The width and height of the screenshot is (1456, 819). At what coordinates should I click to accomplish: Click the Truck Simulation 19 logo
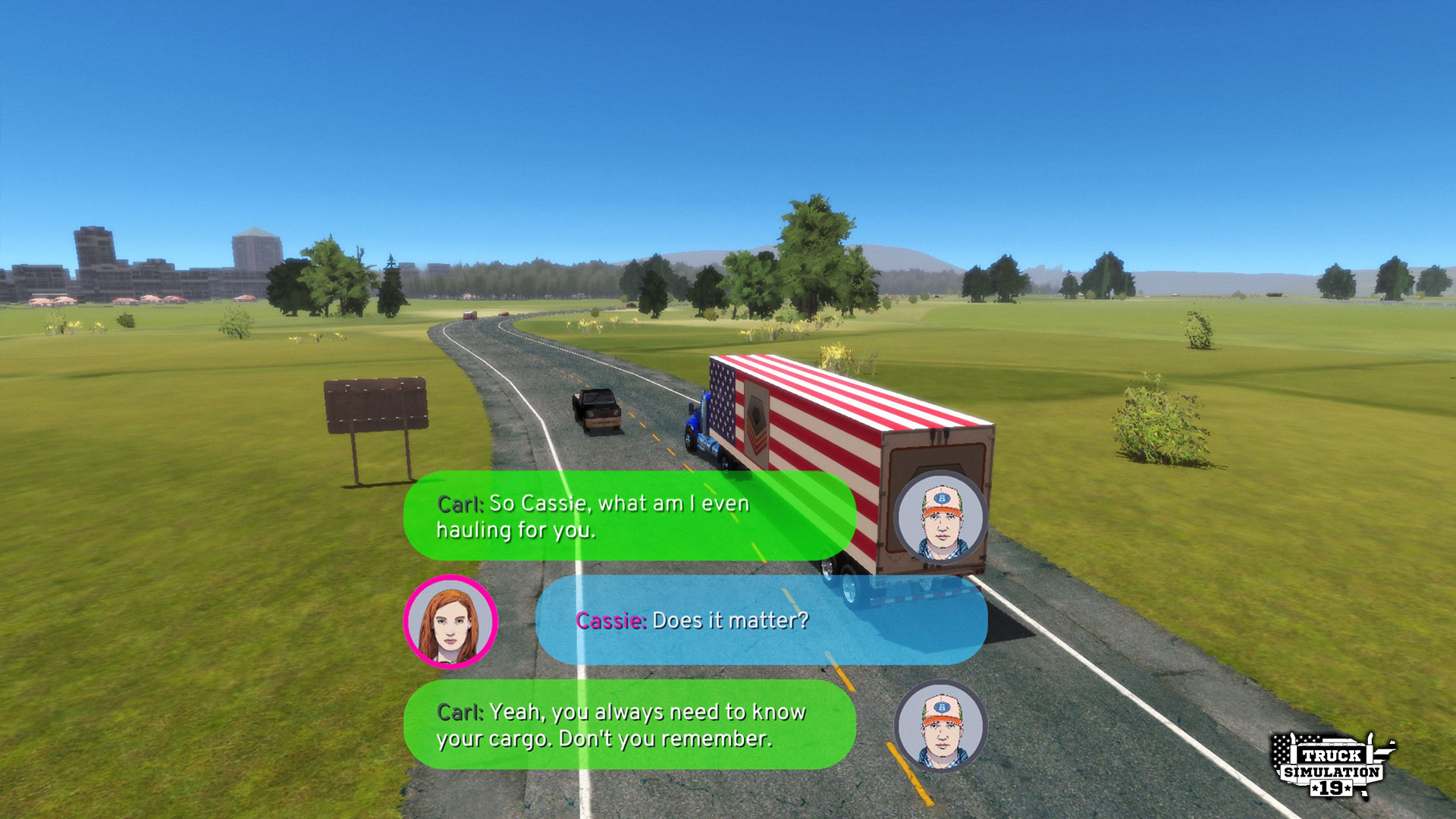point(1332,766)
